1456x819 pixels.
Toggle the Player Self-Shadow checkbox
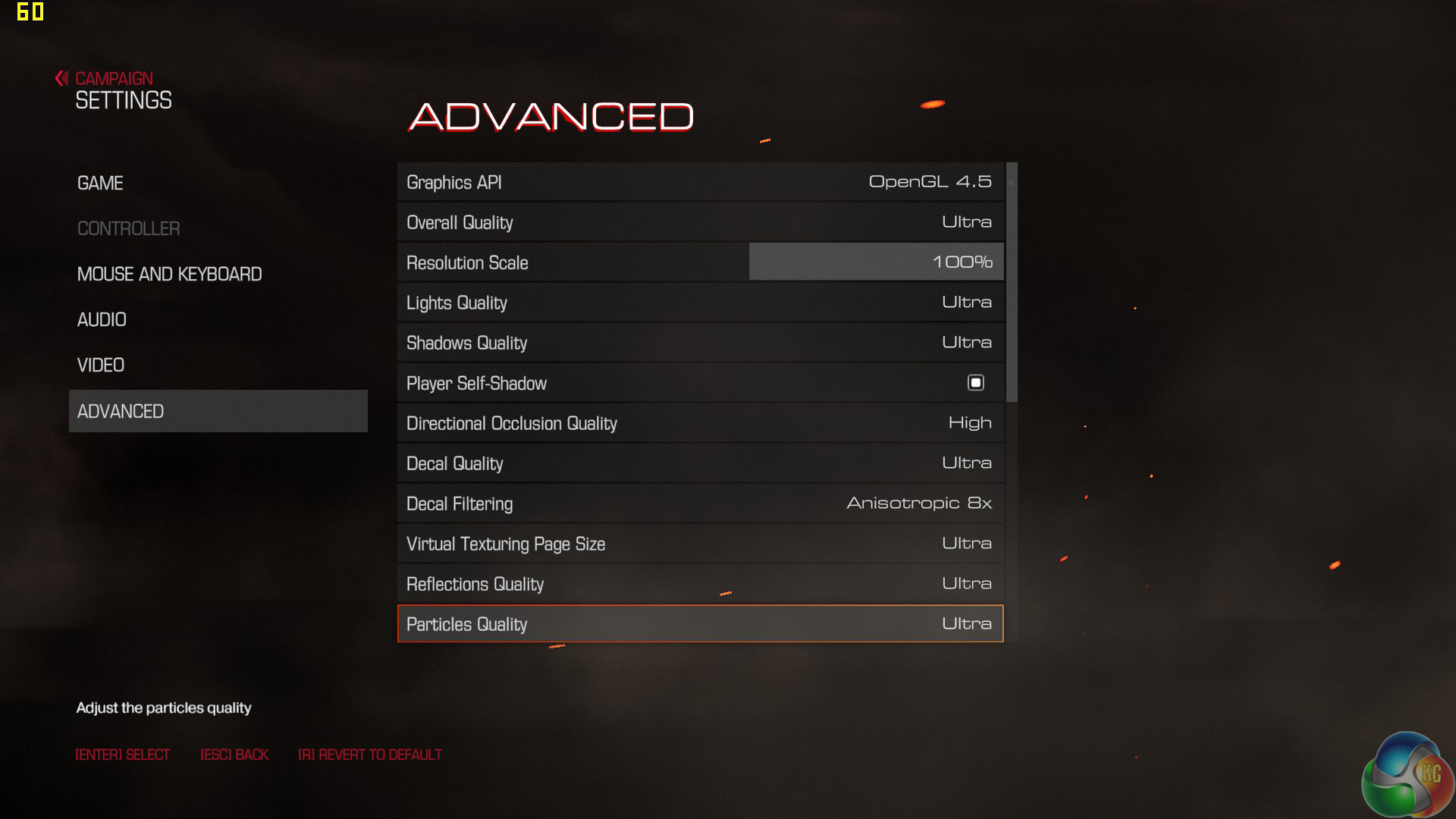975,383
